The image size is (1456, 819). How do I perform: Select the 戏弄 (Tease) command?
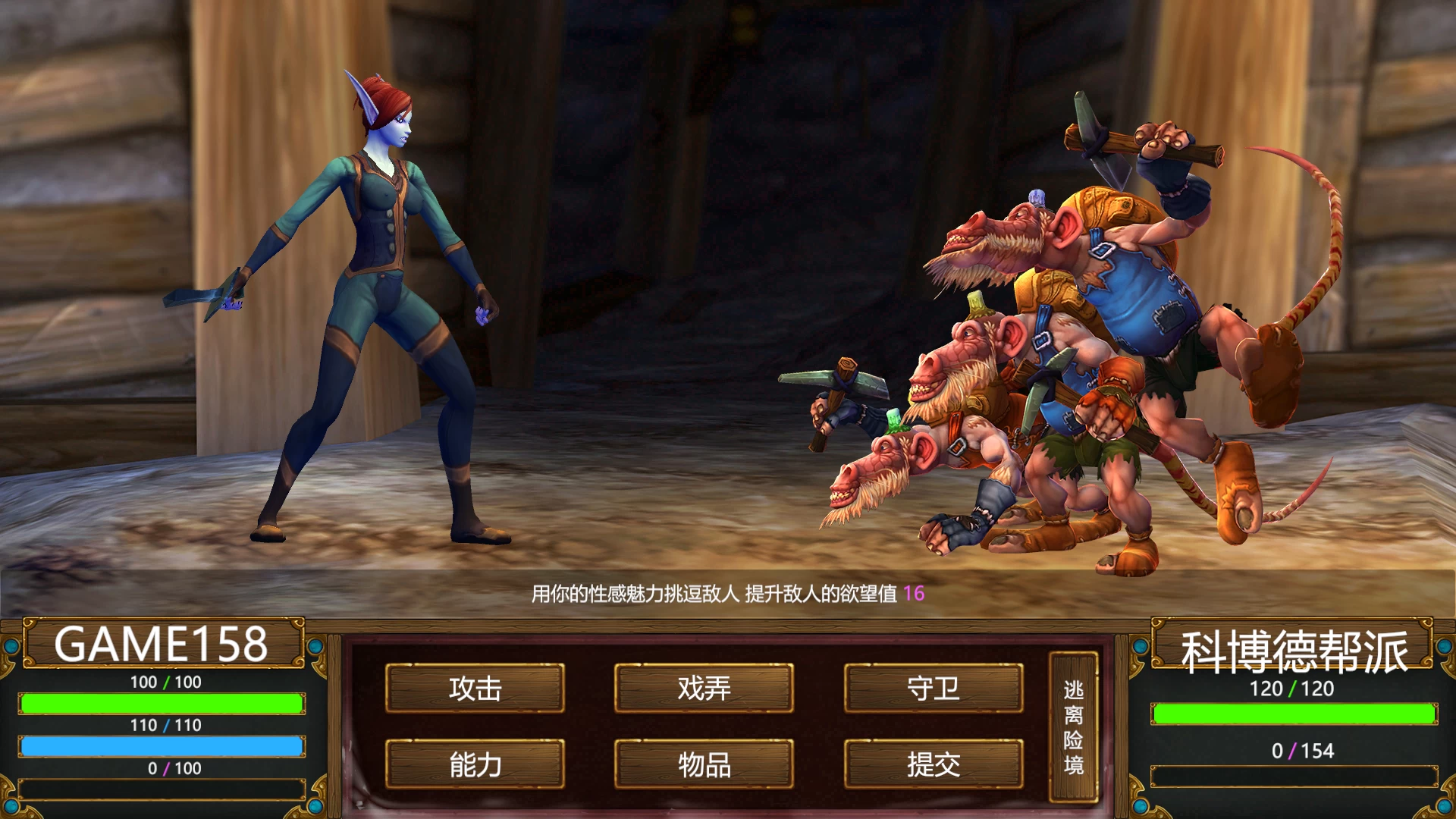(x=704, y=688)
